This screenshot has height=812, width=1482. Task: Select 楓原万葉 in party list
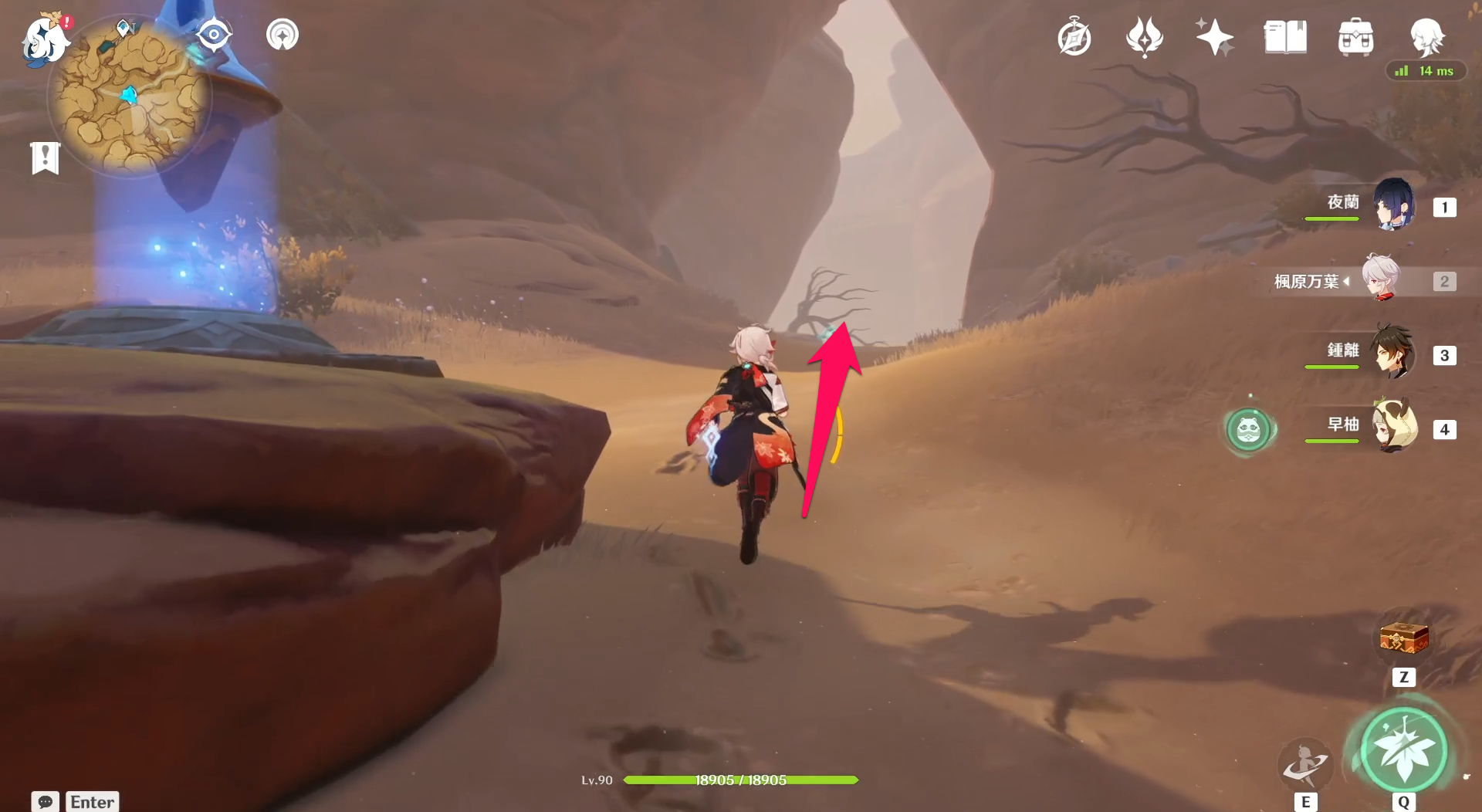point(1380,279)
